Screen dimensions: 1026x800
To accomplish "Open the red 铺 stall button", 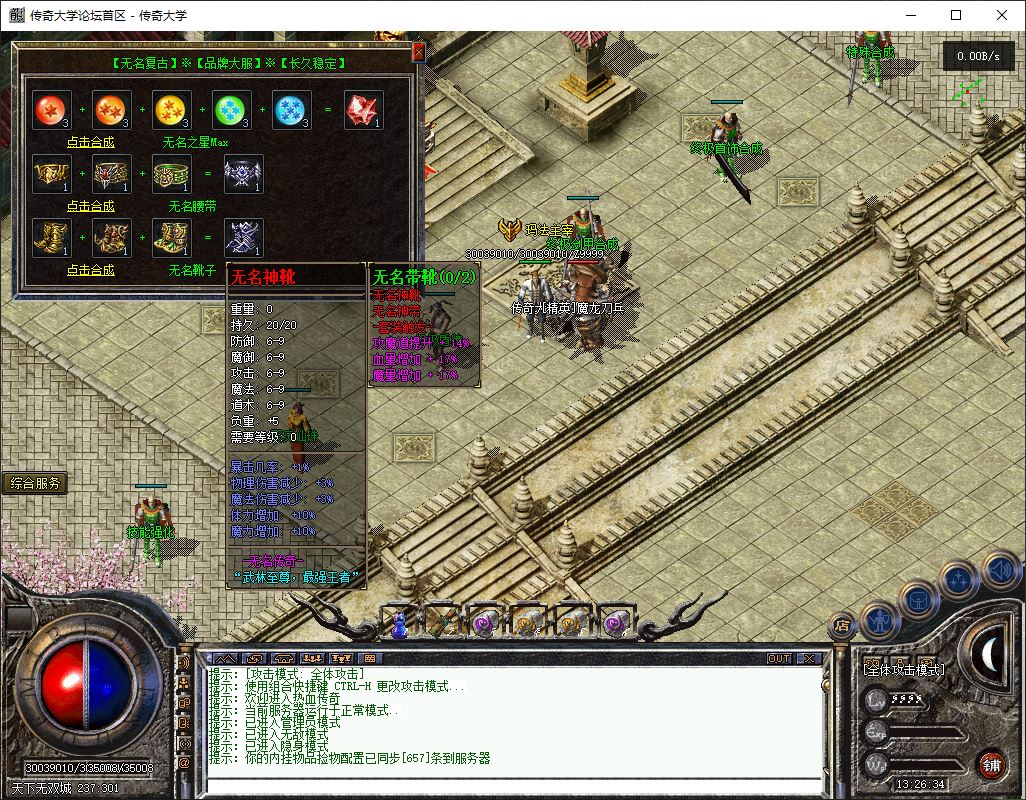I will click(x=990, y=764).
